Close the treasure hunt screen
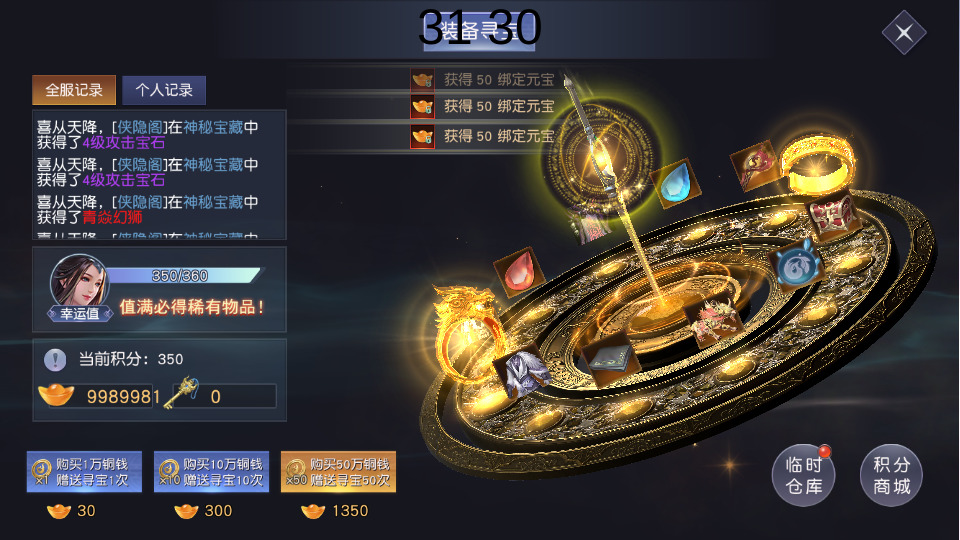 (904, 33)
